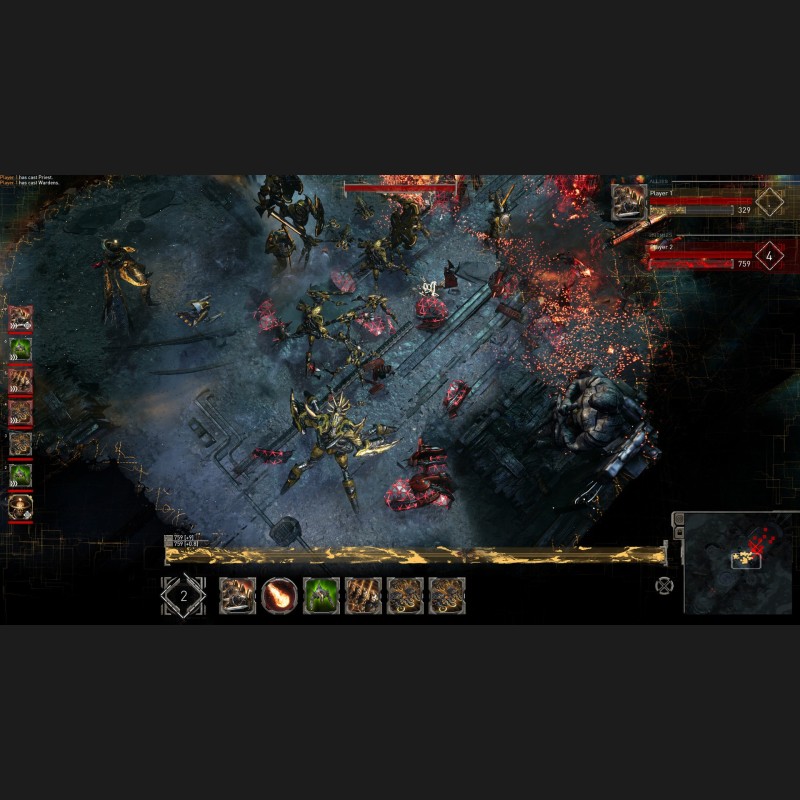Select Player 1's portrait
Screen dimensions: 800x800
coord(629,198)
